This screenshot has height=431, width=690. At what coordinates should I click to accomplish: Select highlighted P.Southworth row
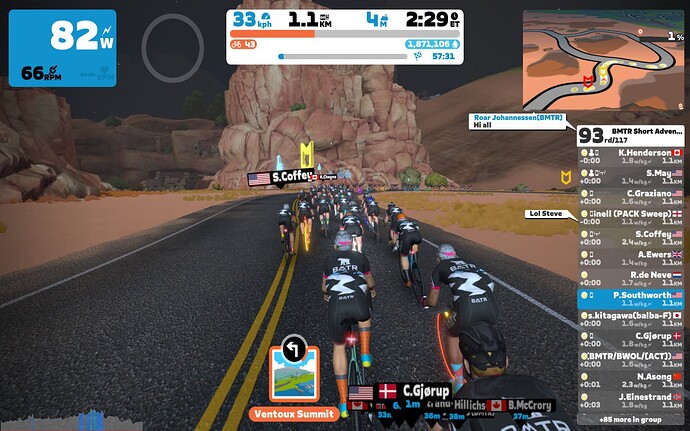click(630, 298)
